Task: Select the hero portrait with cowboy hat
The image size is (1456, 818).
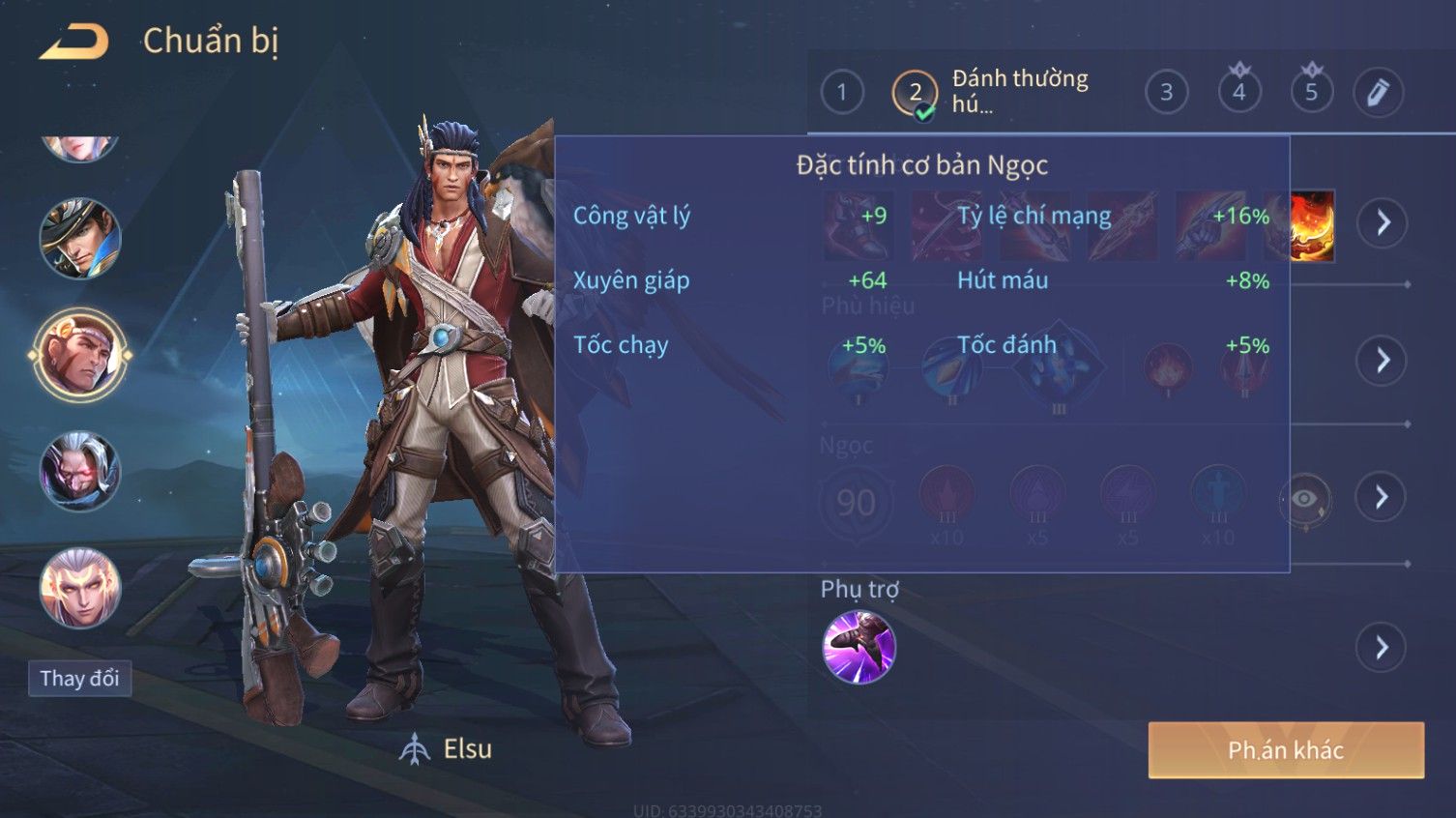Action: [x=79, y=238]
